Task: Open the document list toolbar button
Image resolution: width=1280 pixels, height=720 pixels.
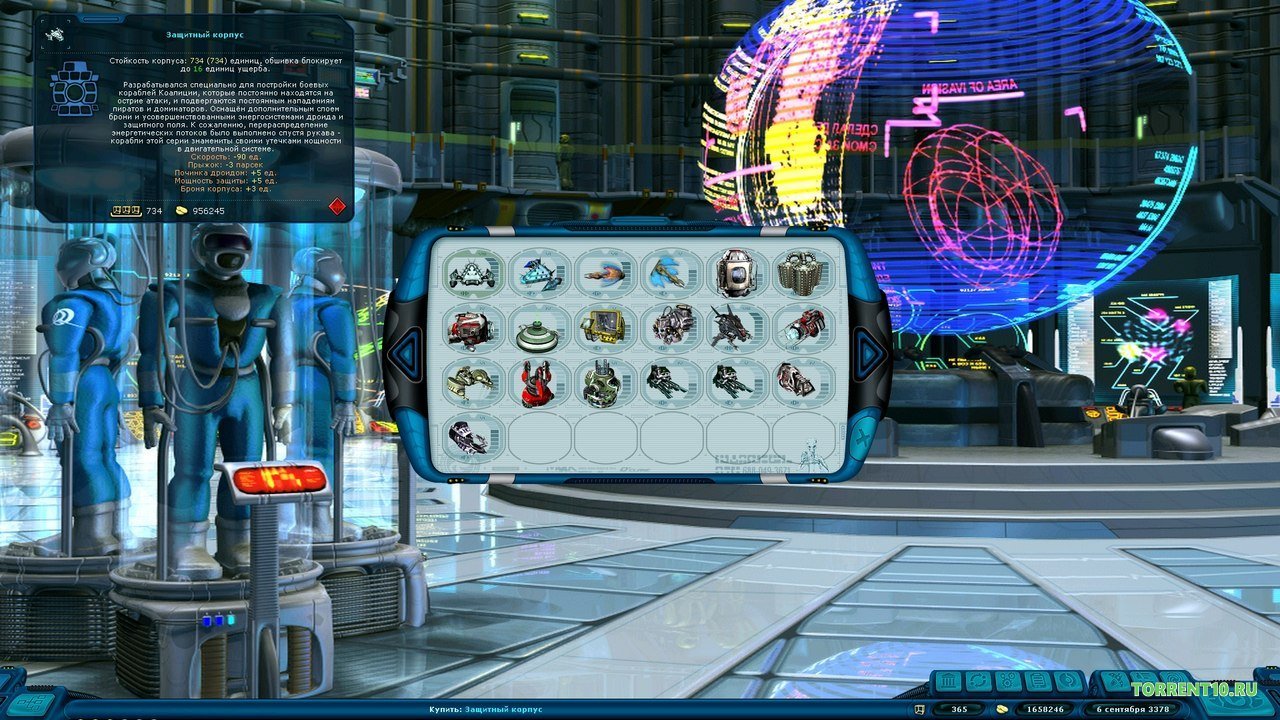Action: pyautogui.click(x=1038, y=682)
